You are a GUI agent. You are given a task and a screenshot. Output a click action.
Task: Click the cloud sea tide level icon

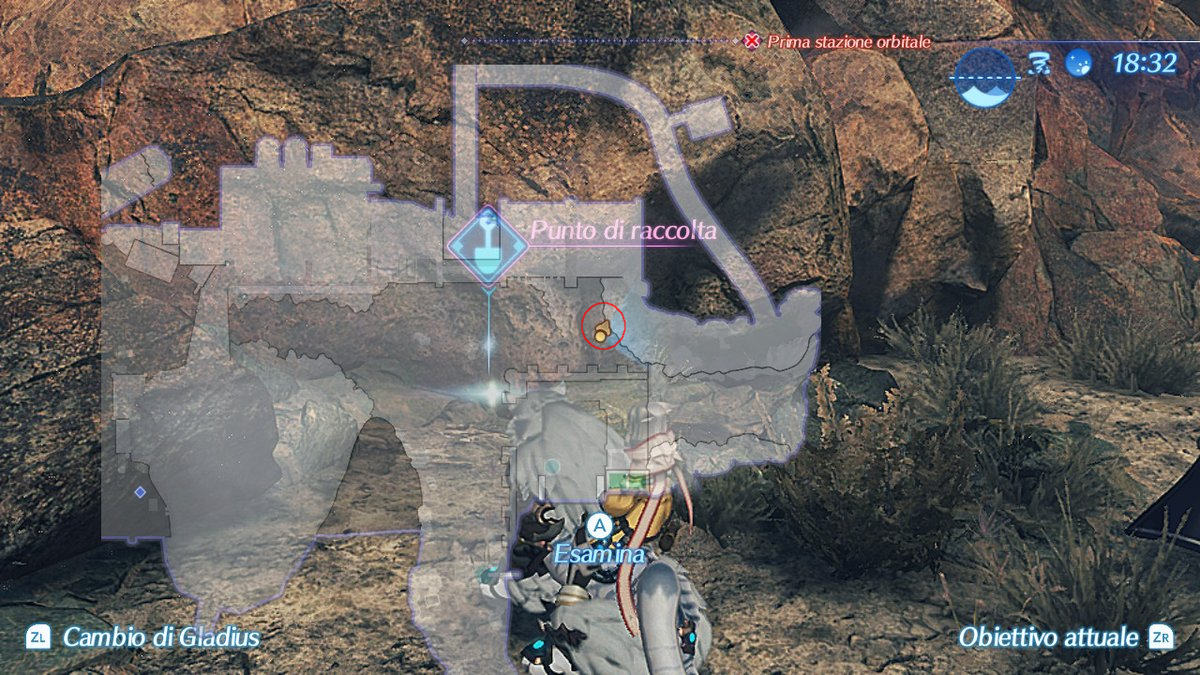984,76
